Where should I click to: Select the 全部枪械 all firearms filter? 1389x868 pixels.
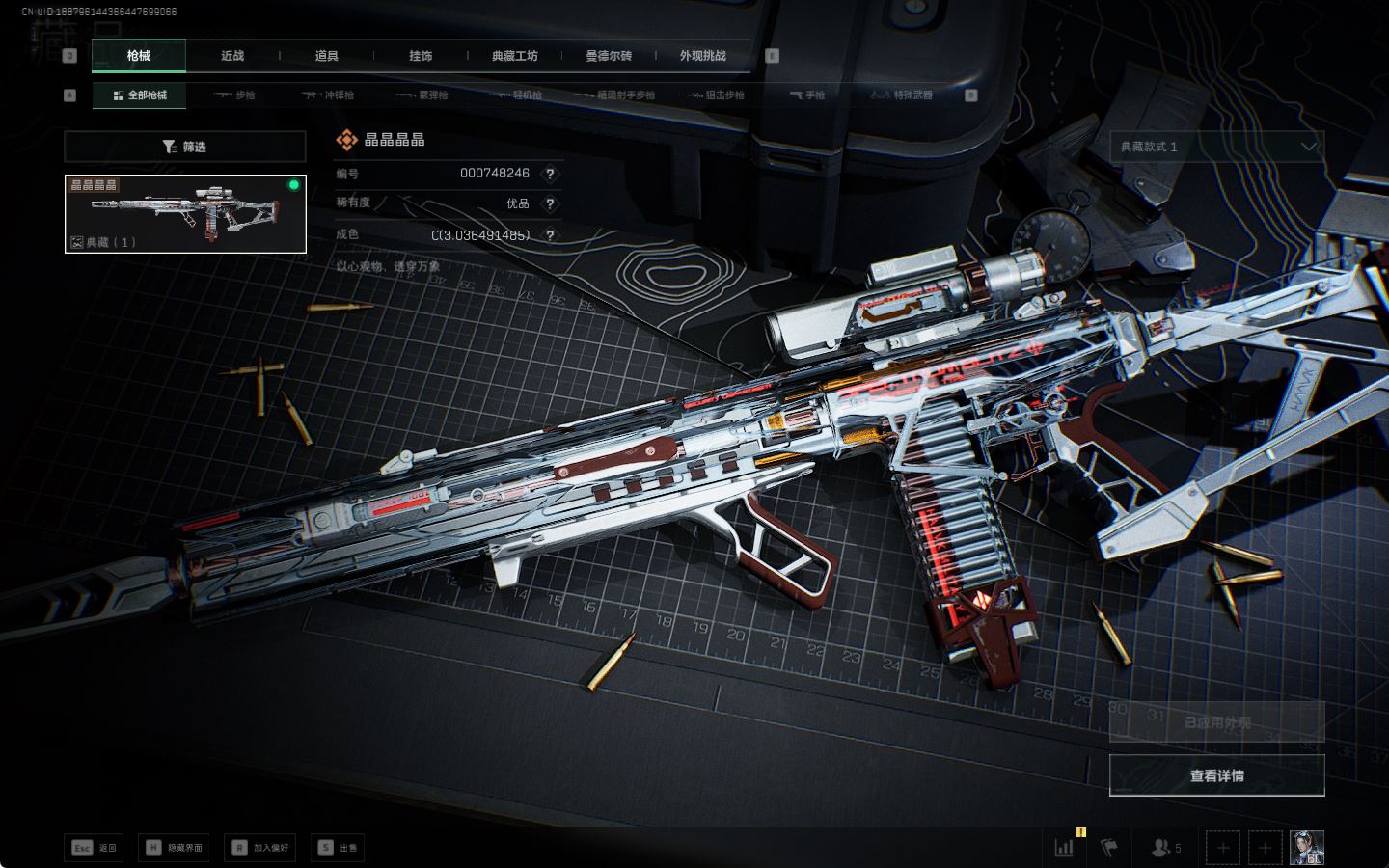point(140,95)
